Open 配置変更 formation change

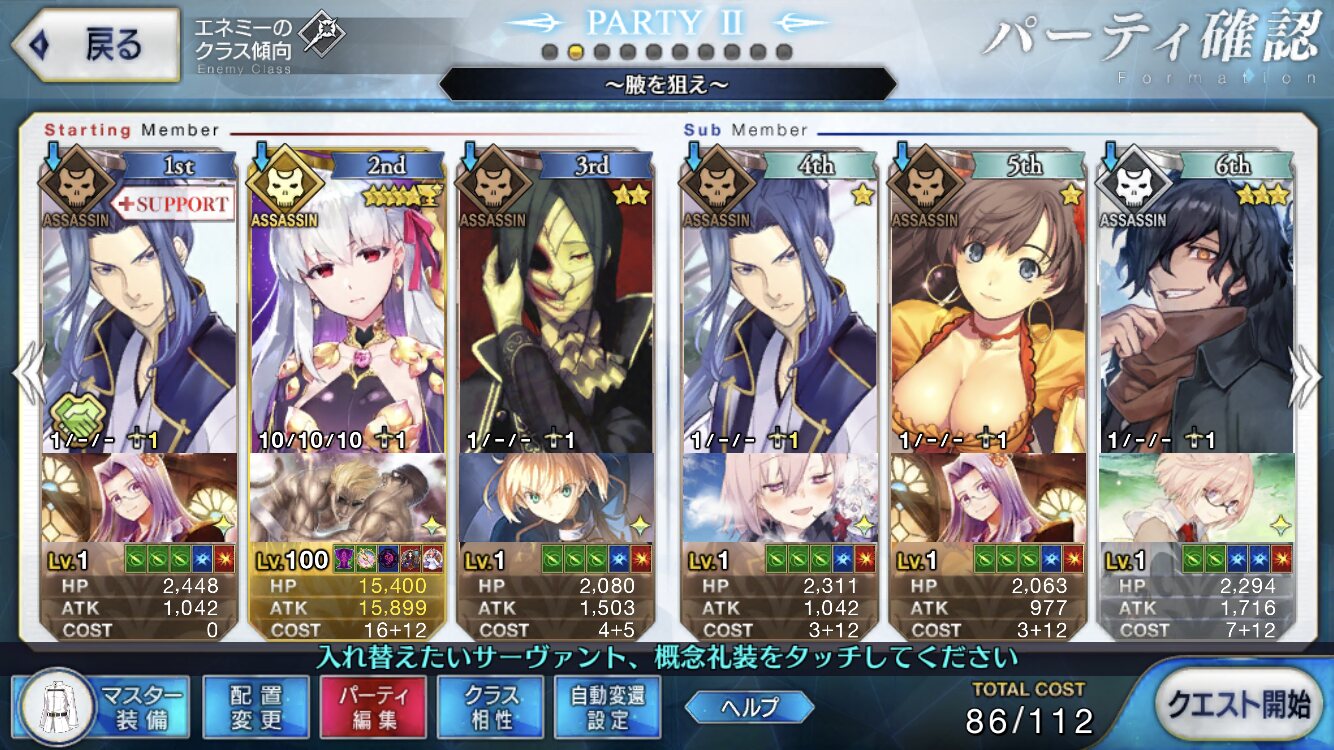click(256, 705)
